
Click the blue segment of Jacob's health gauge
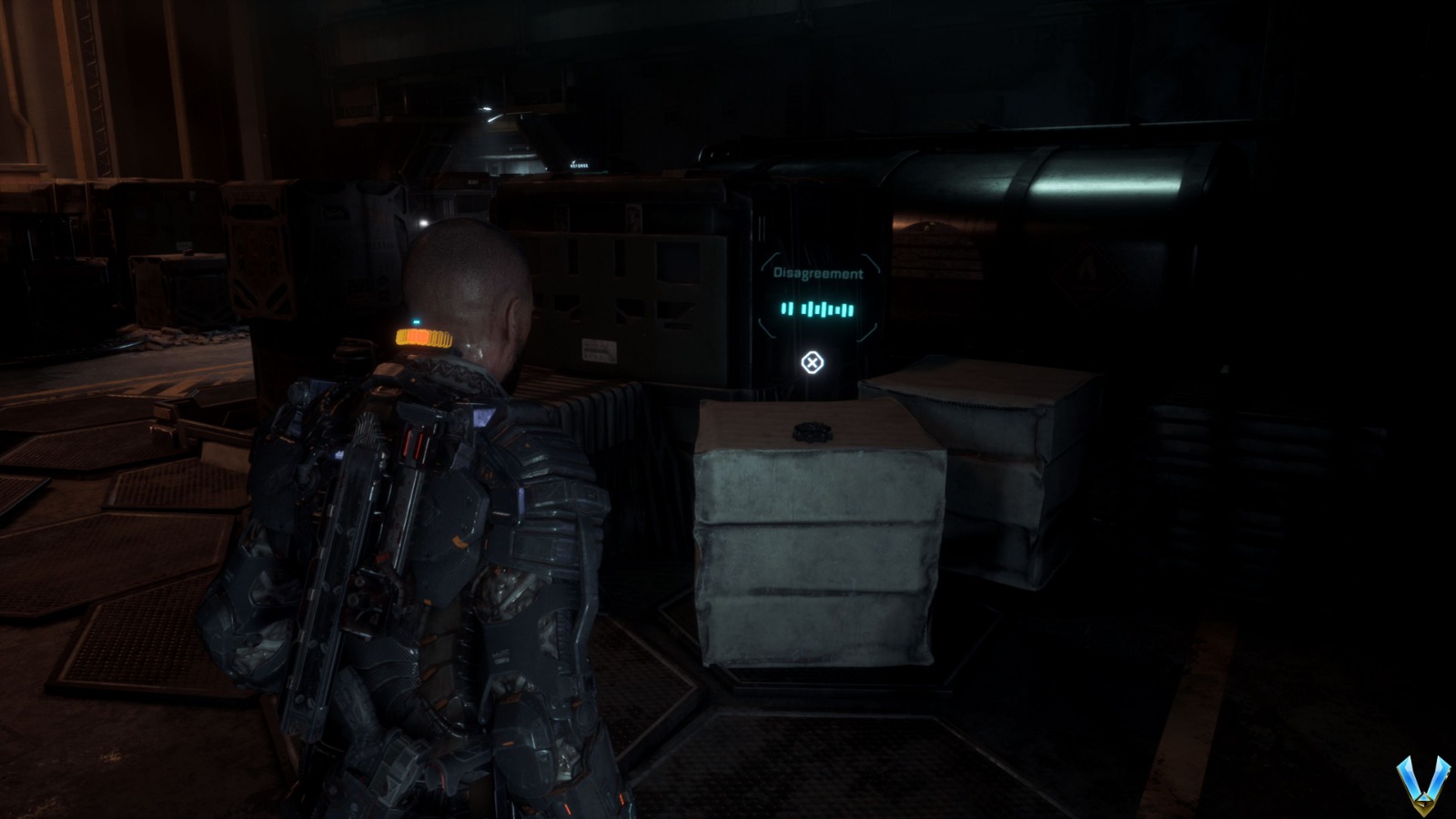417,321
